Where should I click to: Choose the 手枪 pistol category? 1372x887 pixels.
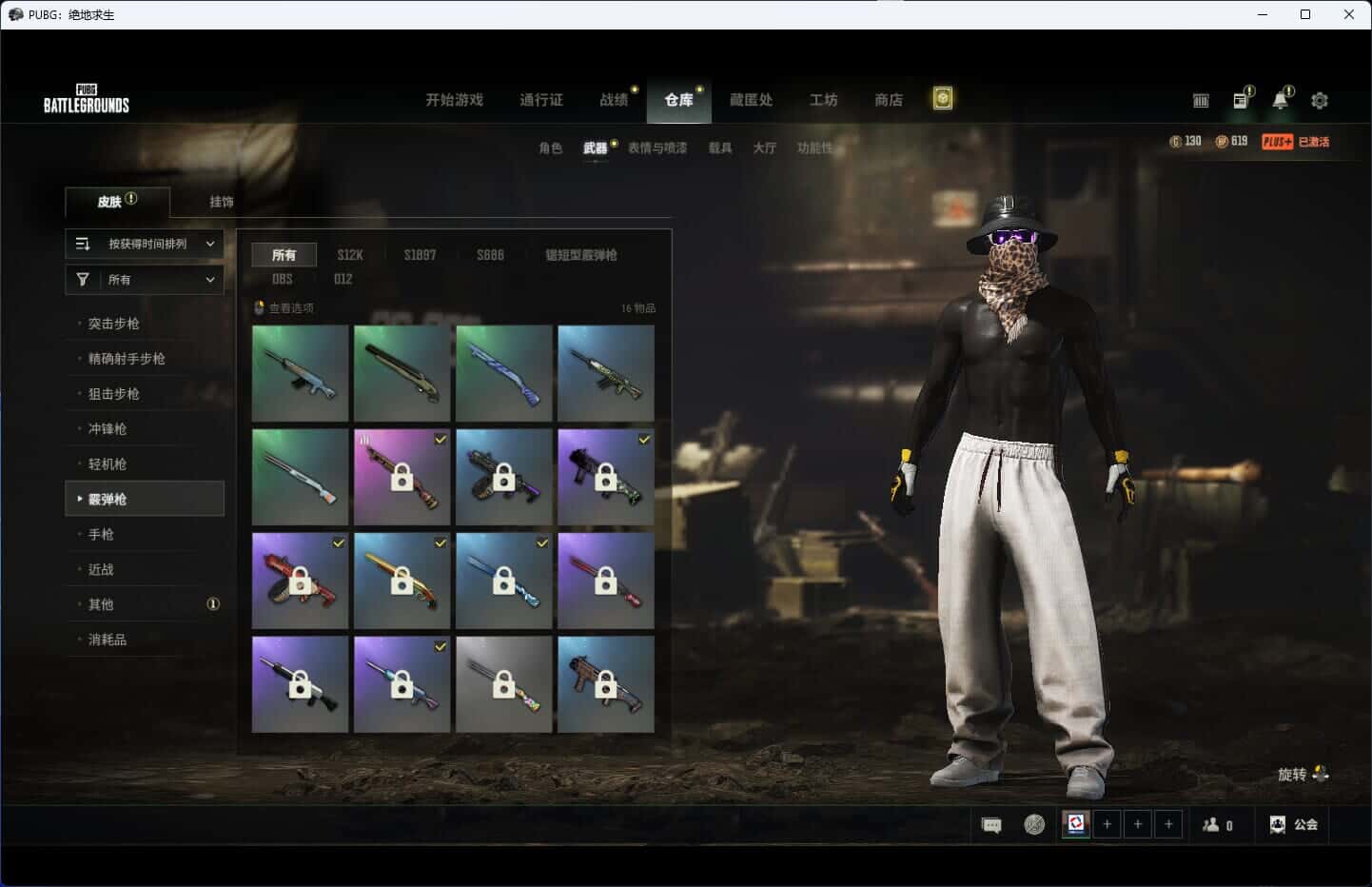(101, 535)
